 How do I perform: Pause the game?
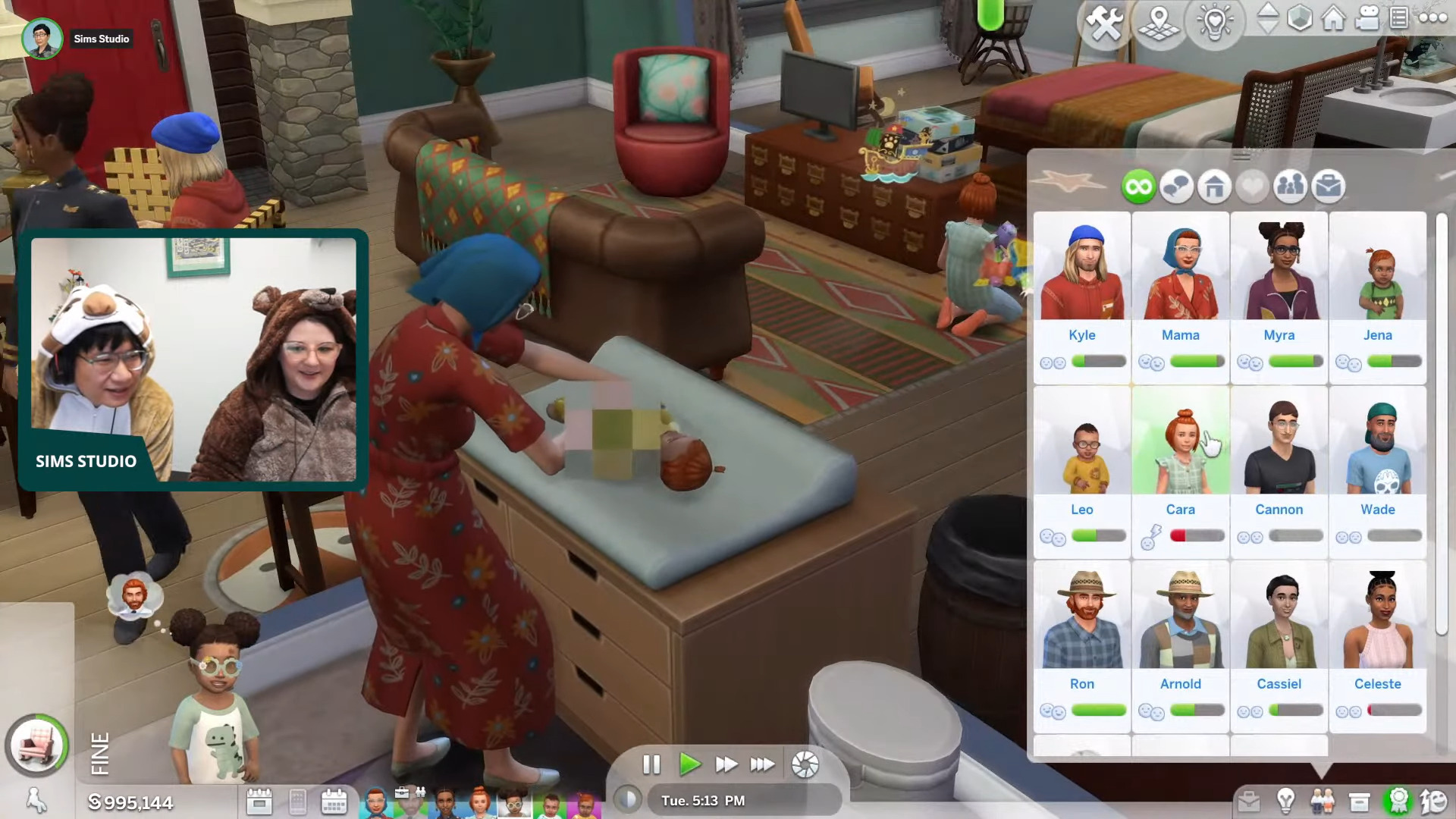pyautogui.click(x=651, y=764)
